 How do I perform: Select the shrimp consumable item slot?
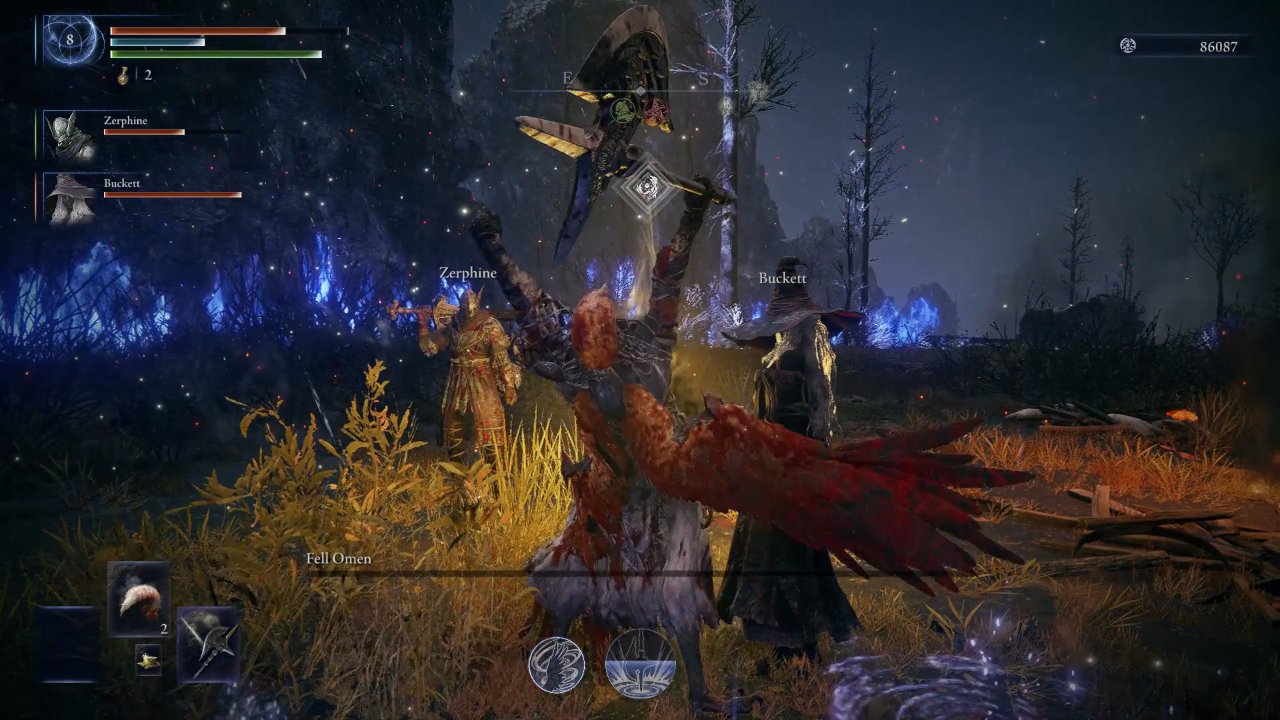click(x=138, y=599)
